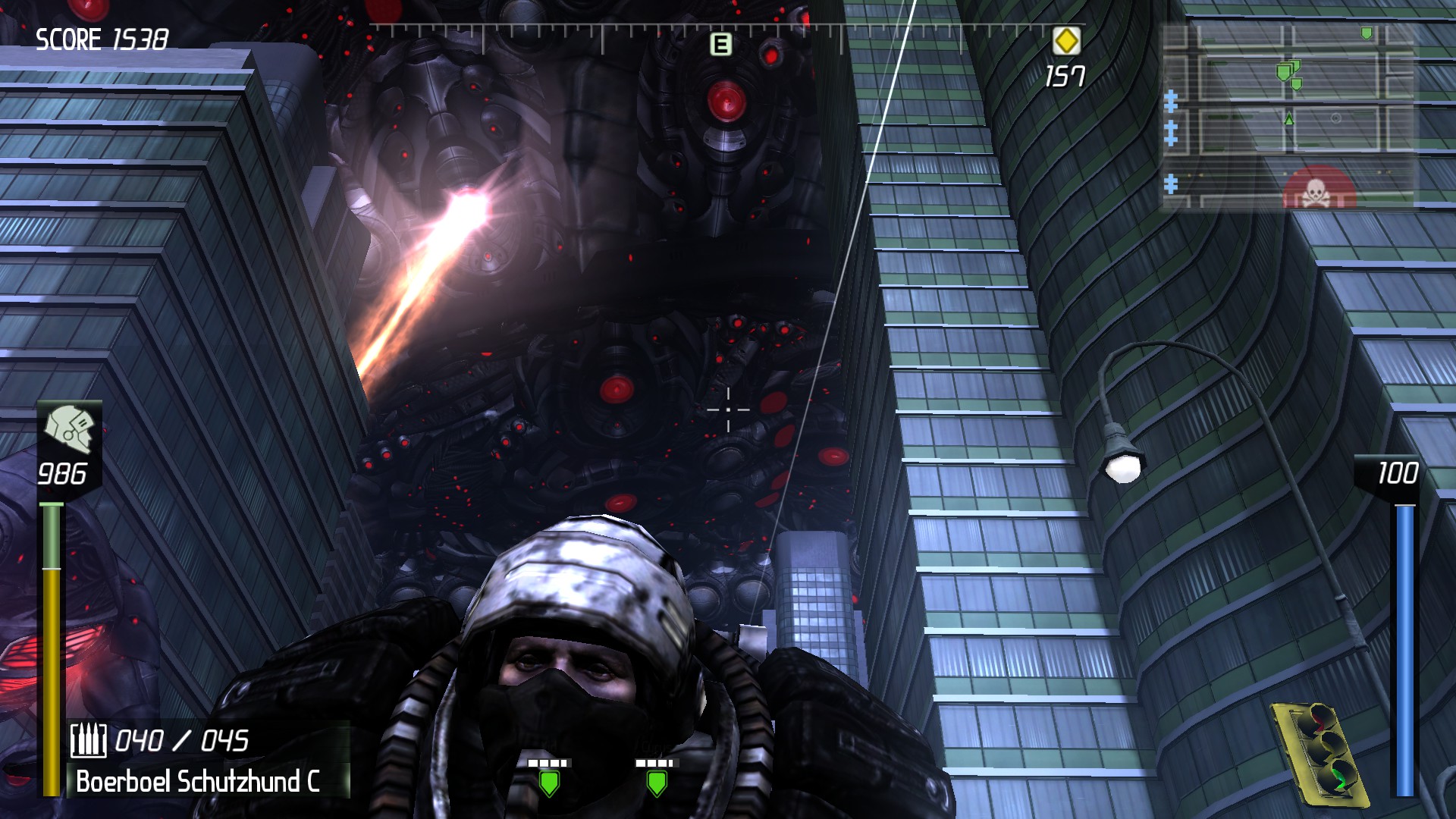Click the crosshair at screen center

(x=727, y=409)
